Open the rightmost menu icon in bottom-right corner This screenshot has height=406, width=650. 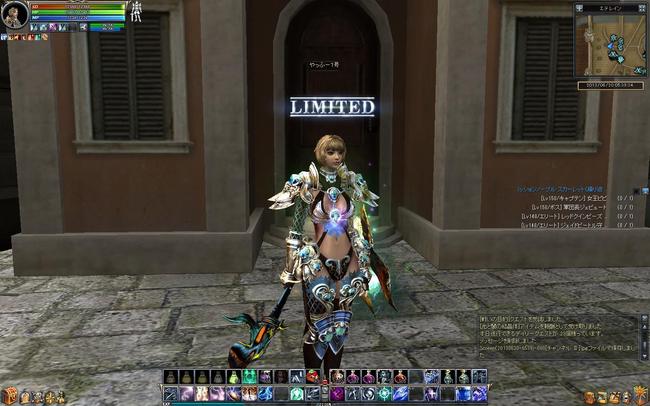pyautogui.click(x=641, y=397)
